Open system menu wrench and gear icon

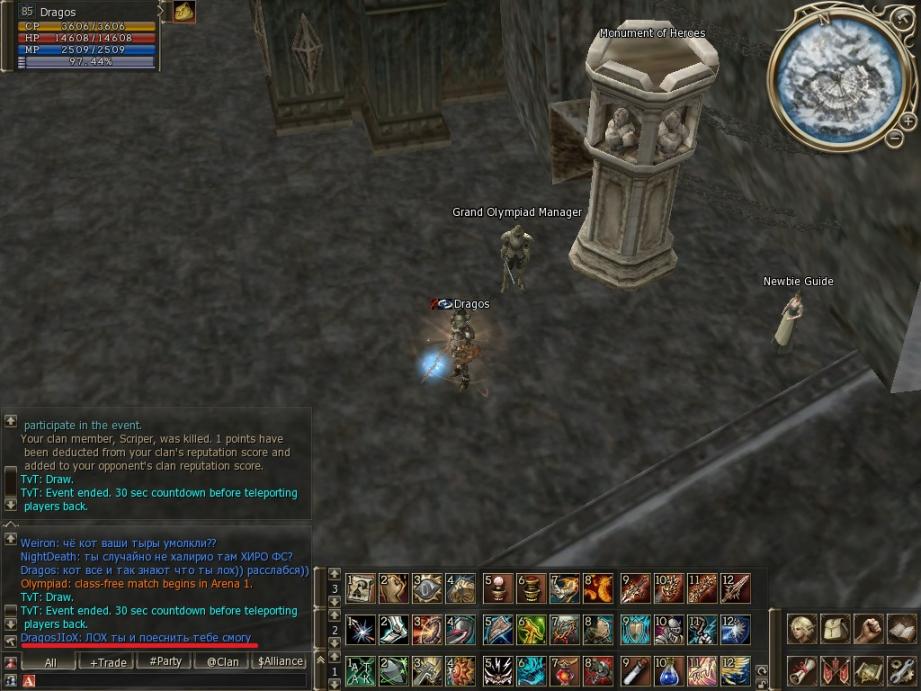[x=901, y=669]
